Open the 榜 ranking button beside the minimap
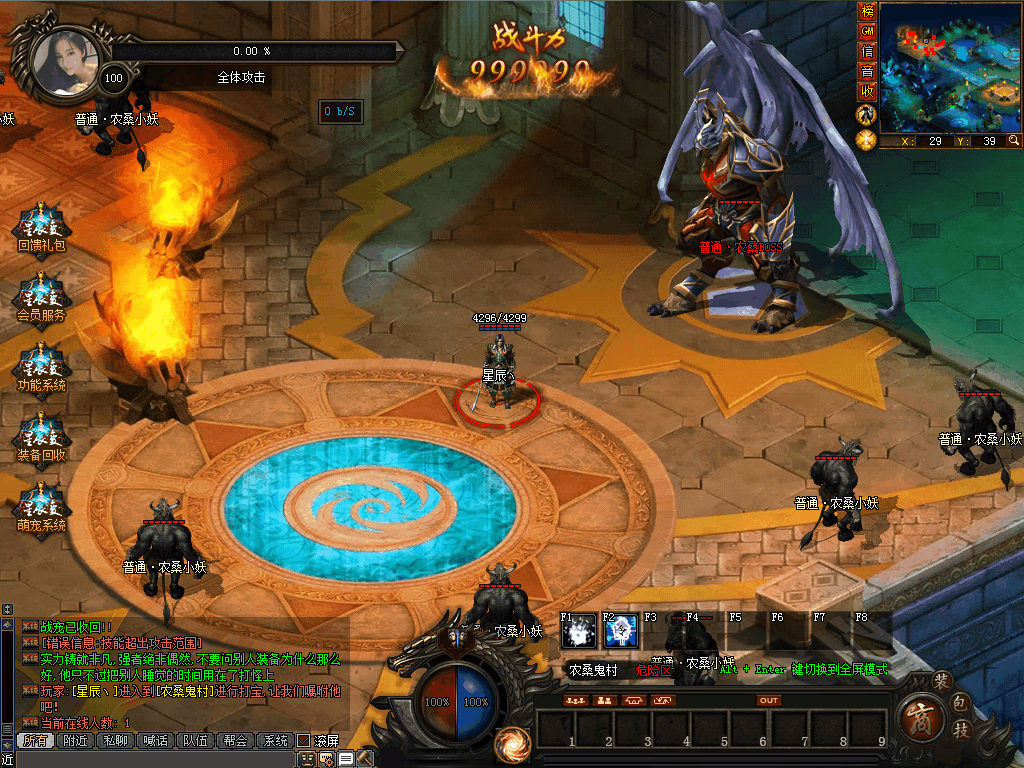This screenshot has height=768, width=1024. 867,12
